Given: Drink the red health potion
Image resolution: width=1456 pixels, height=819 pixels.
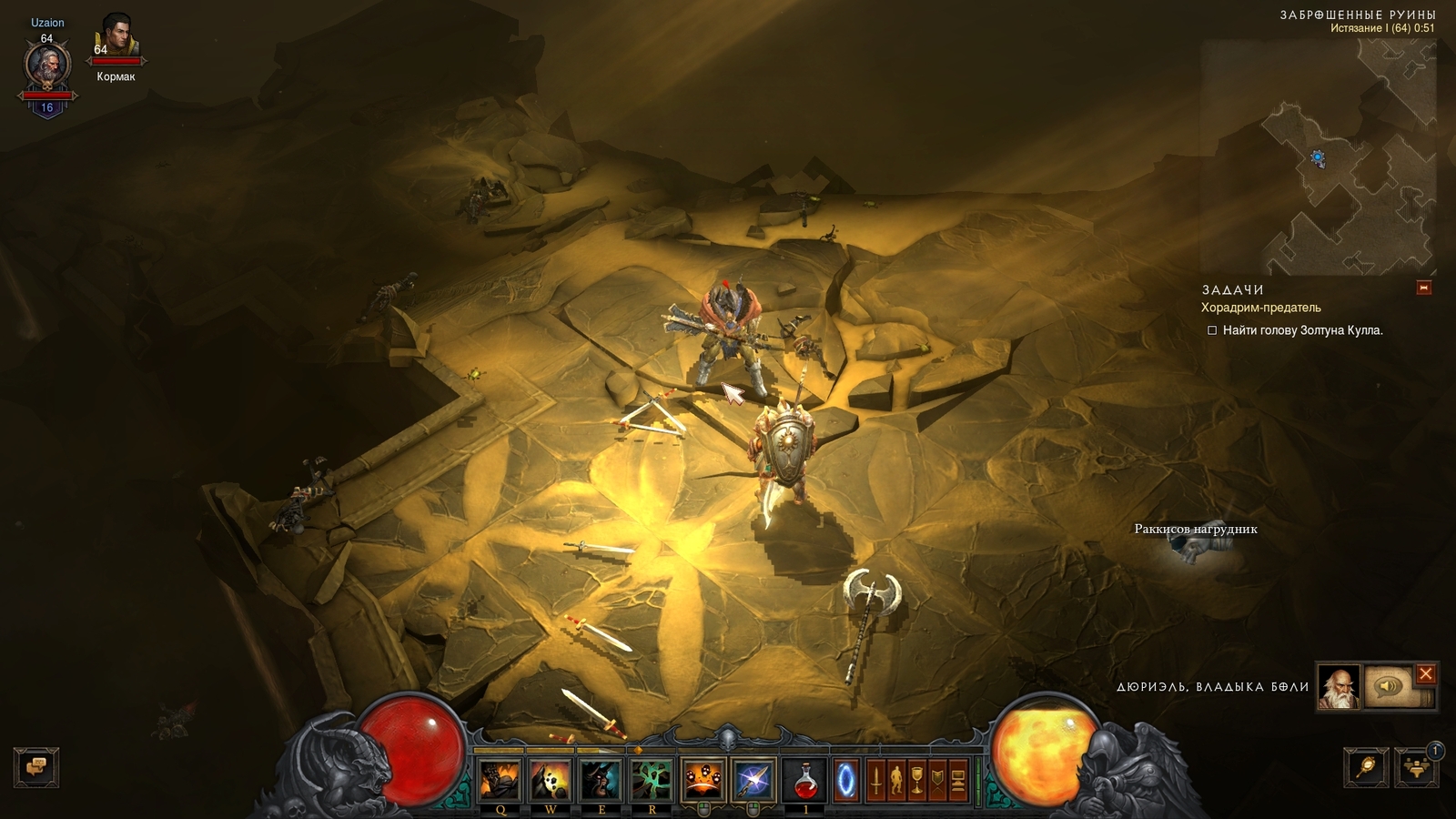Looking at the screenshot, I should tap(804, 780).
